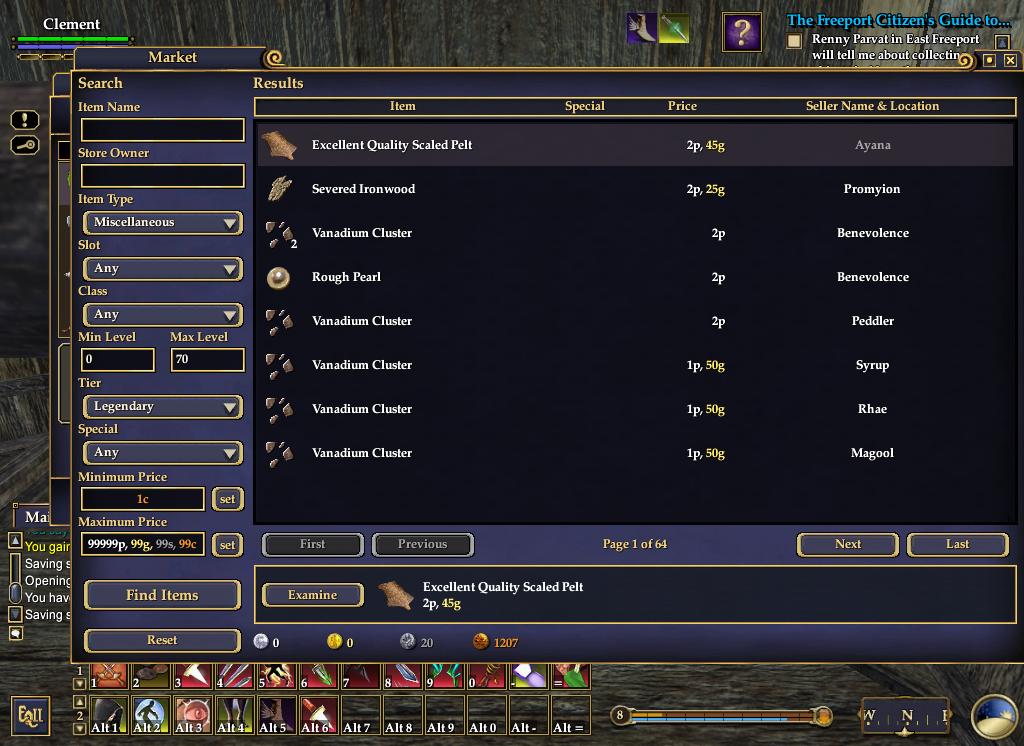Select Vanadium Cluster sold by Magool
This screenshot has height=746, width=1024.
[634, 453]
